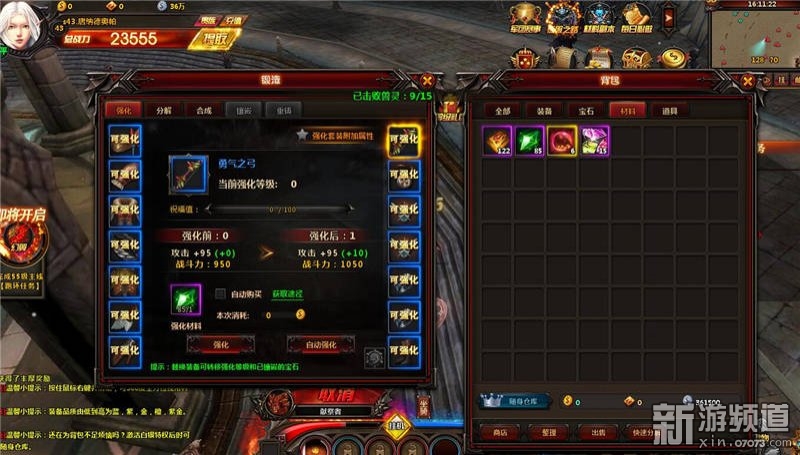This screenshot has height=455, width=800.
Task: Toggle the 自动购买 (auto-buy) checkbox
Action: click(x=221, y=293)
